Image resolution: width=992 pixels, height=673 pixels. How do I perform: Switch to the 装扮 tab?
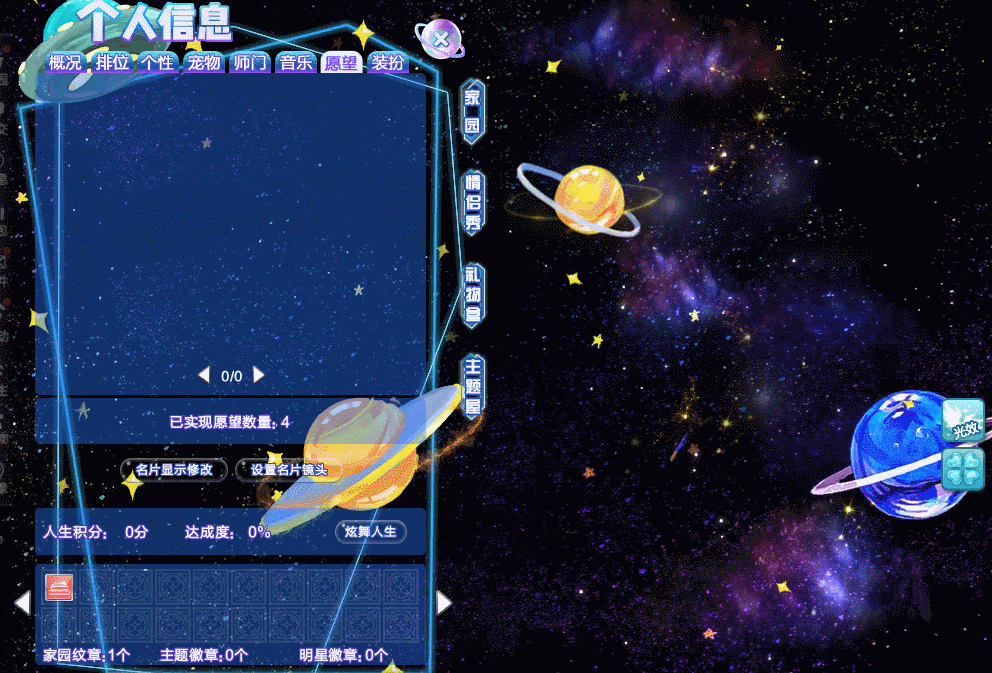click(387, 63)
